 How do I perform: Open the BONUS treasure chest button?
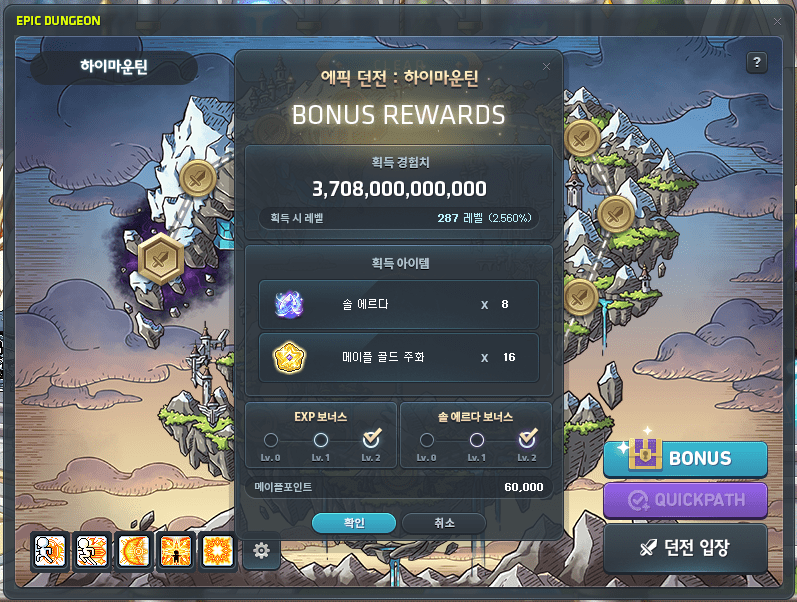click(x=685, y=459)
